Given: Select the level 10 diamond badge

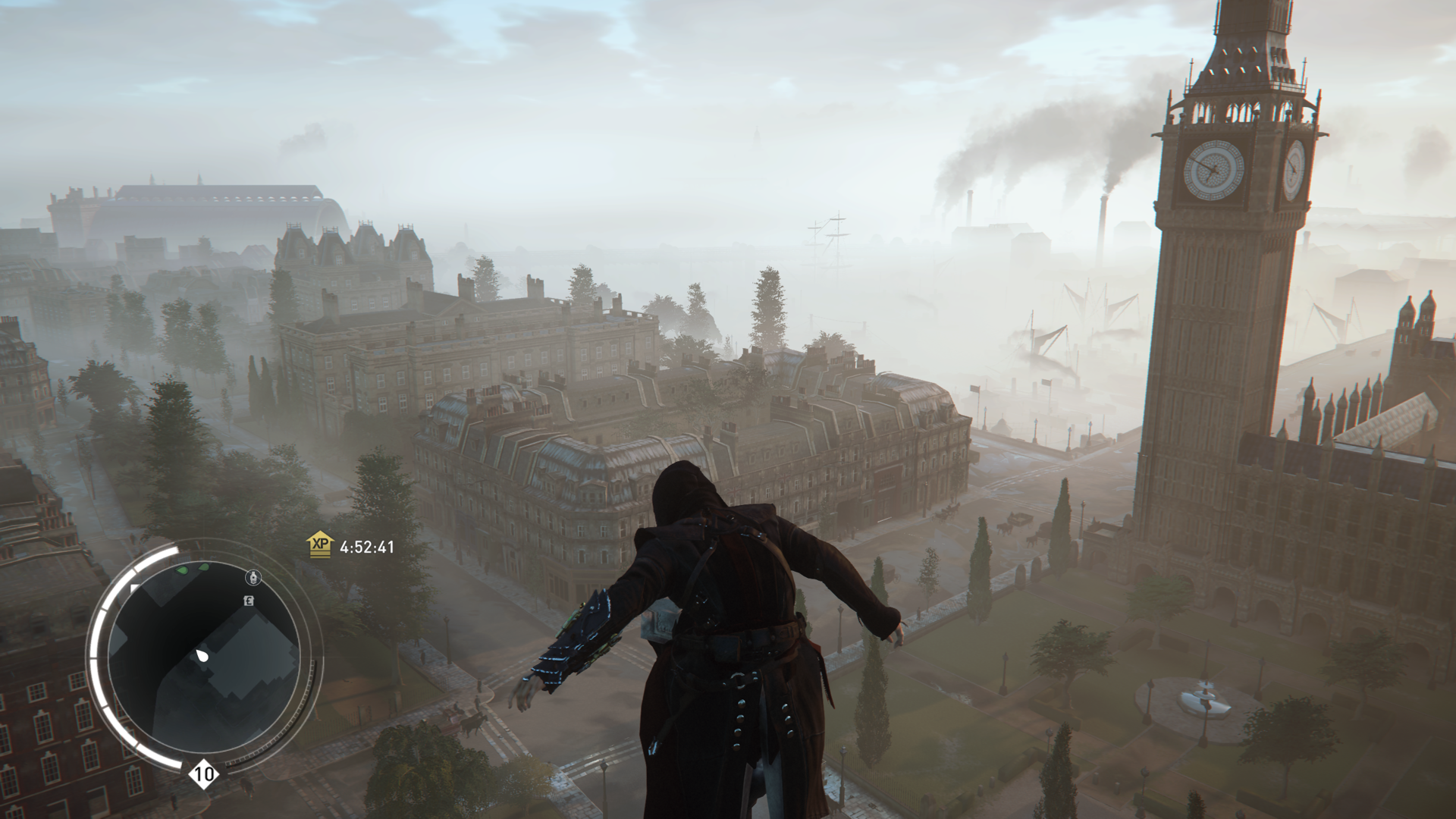Looking at the screenshot, I should pos(203,774).
